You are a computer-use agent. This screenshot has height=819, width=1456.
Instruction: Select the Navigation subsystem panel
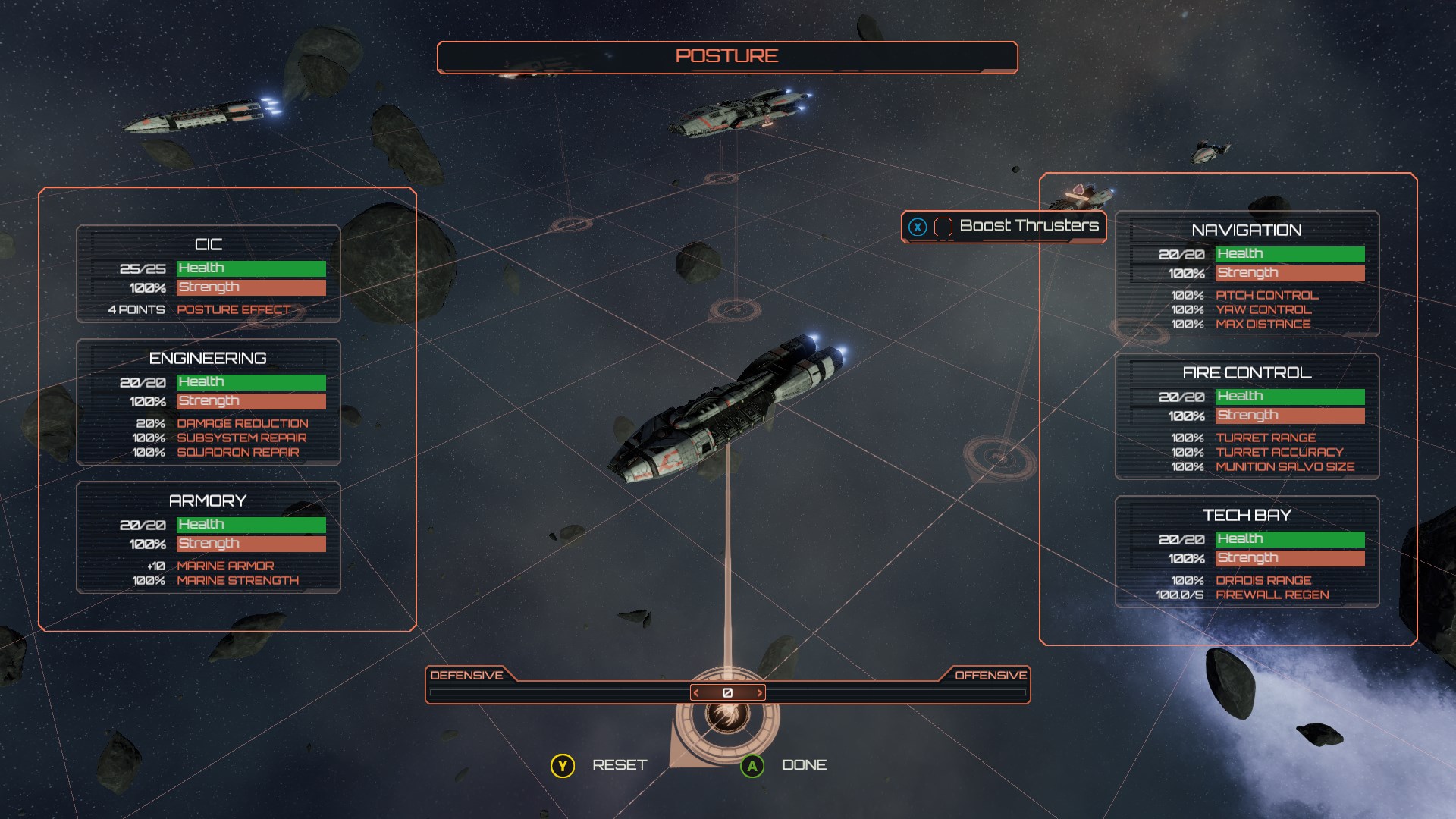point(1247,274)
